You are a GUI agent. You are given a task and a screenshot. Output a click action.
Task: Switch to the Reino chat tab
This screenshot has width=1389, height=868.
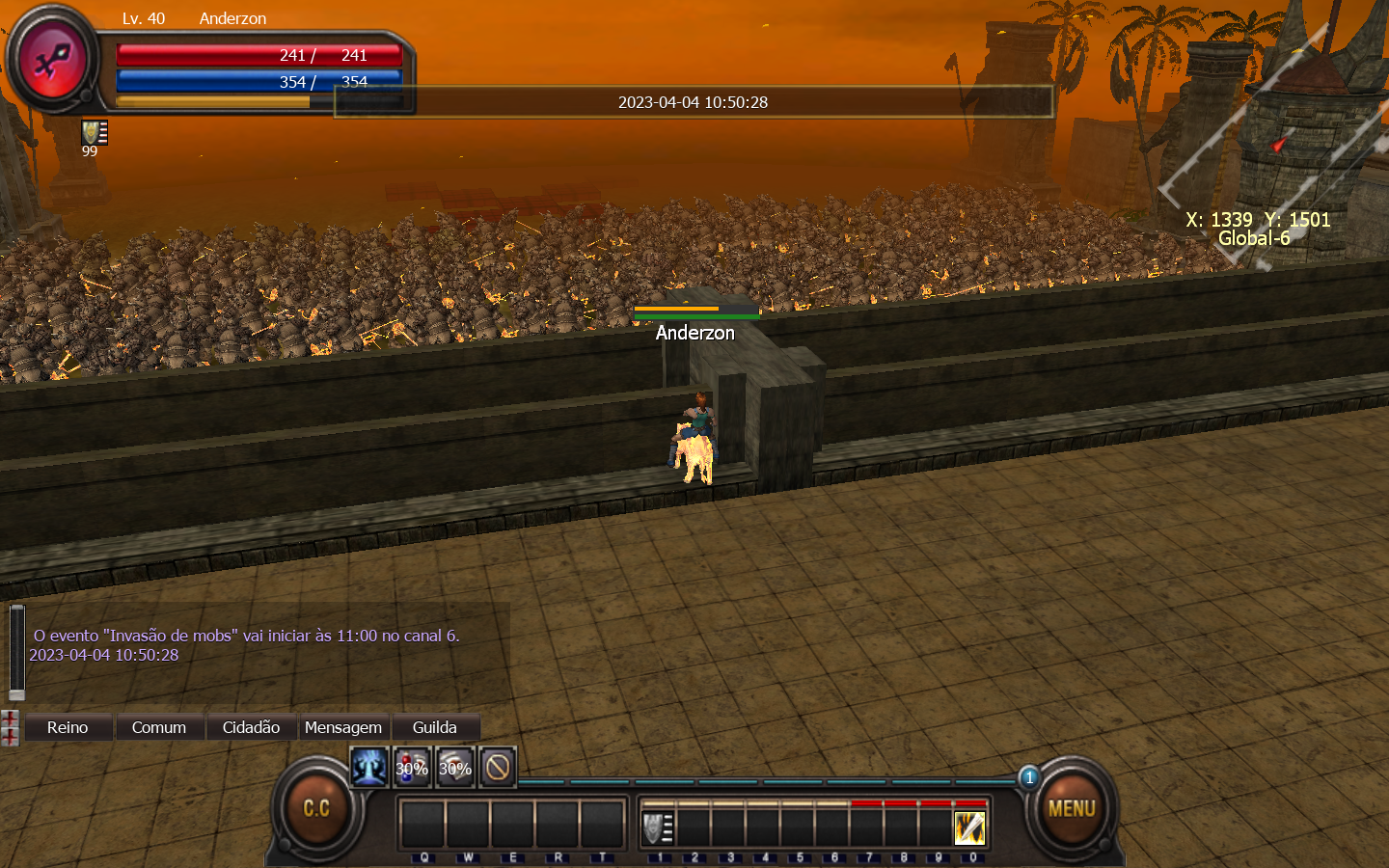click(x=68, y=727)
